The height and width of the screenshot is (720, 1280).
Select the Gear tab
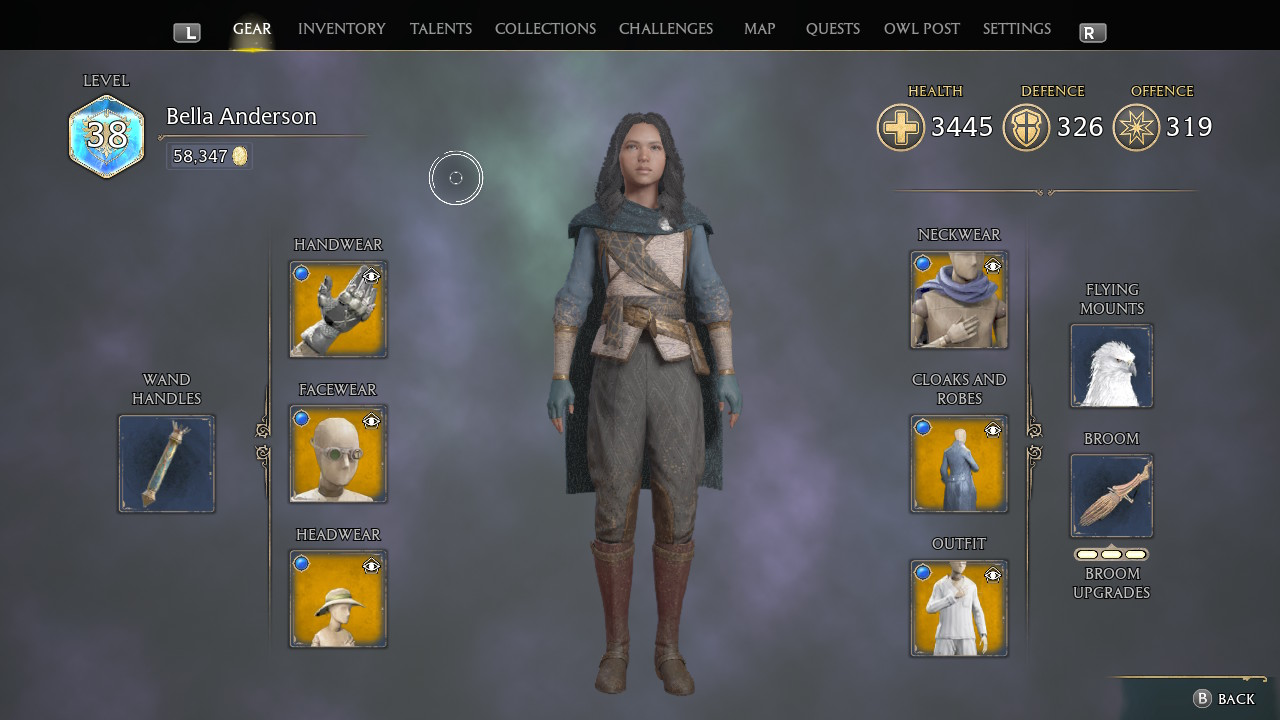pos(252,29)
